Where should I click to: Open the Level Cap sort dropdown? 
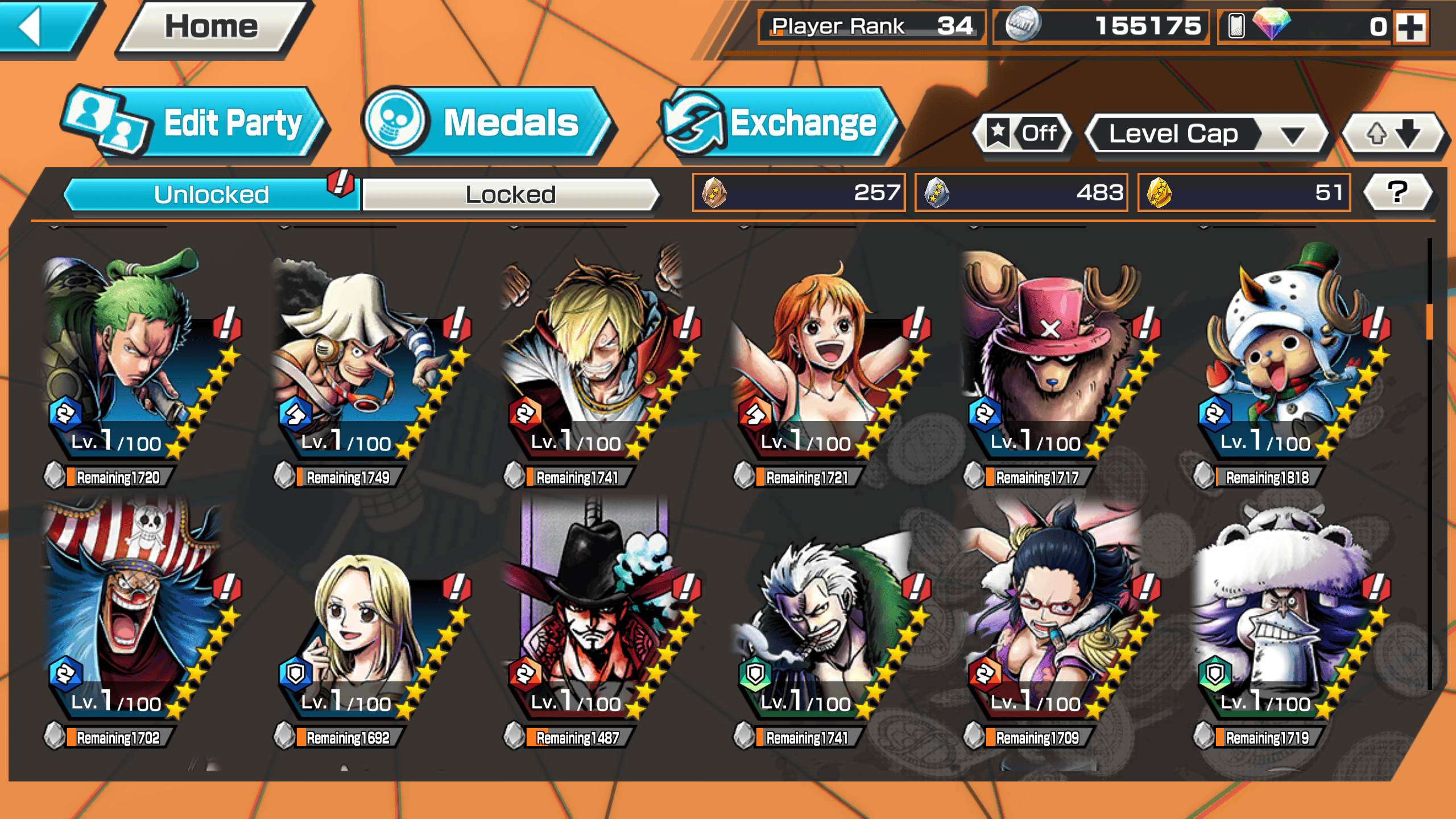tap(1206, 134)
